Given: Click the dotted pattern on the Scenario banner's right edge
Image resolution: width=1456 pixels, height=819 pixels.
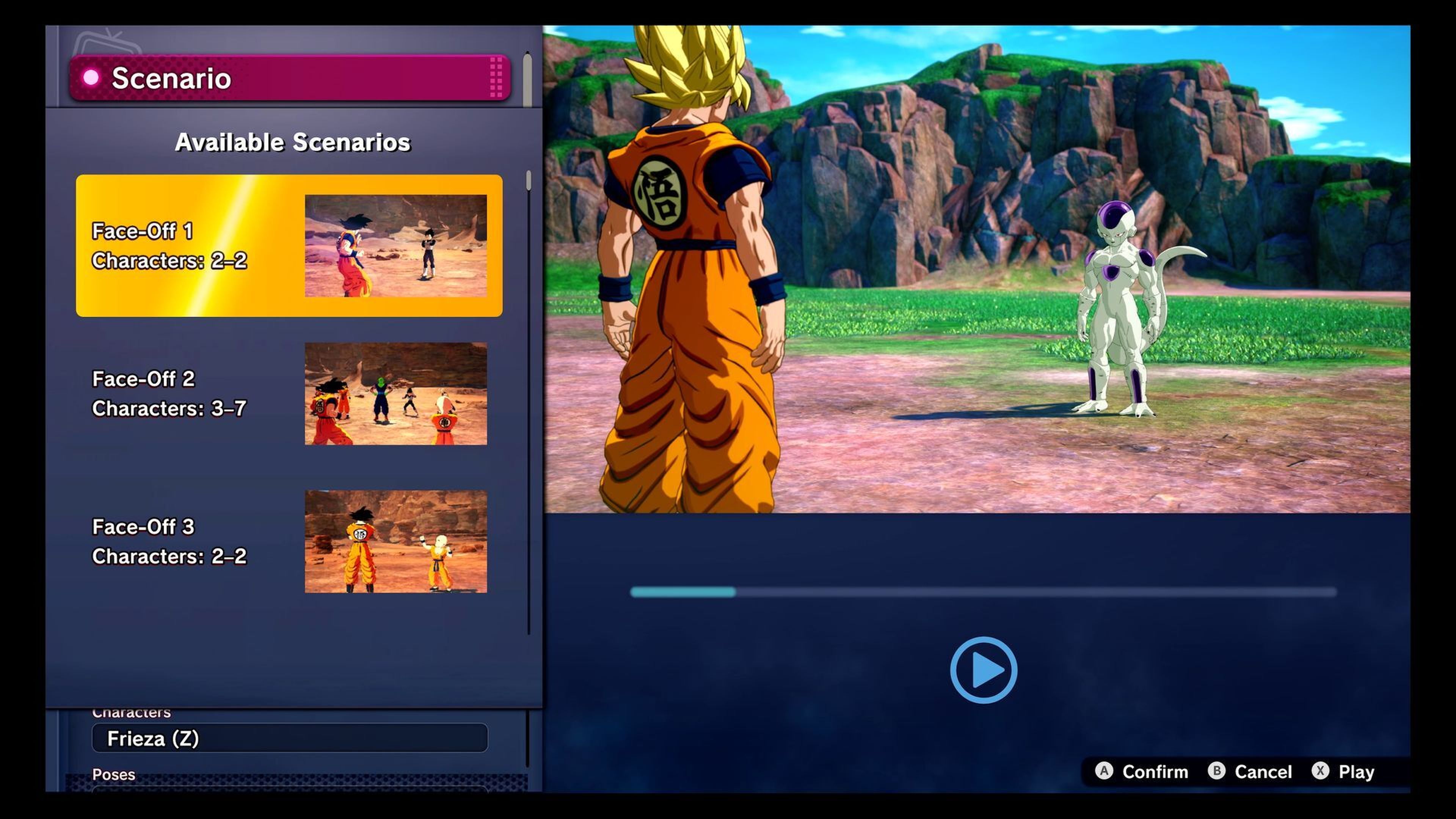Looking at the screenshot, I should click(x=496, y=77).
